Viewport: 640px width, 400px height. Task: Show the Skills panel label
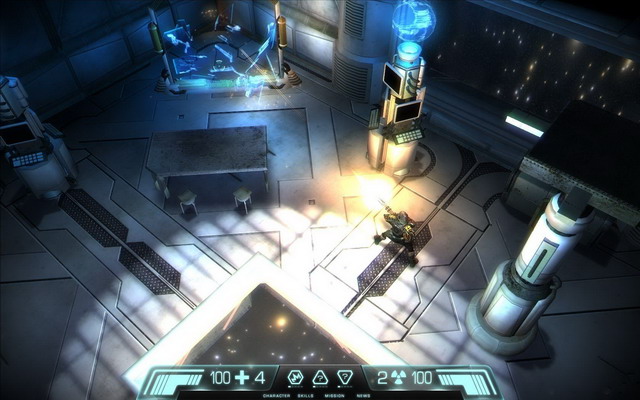307,395
